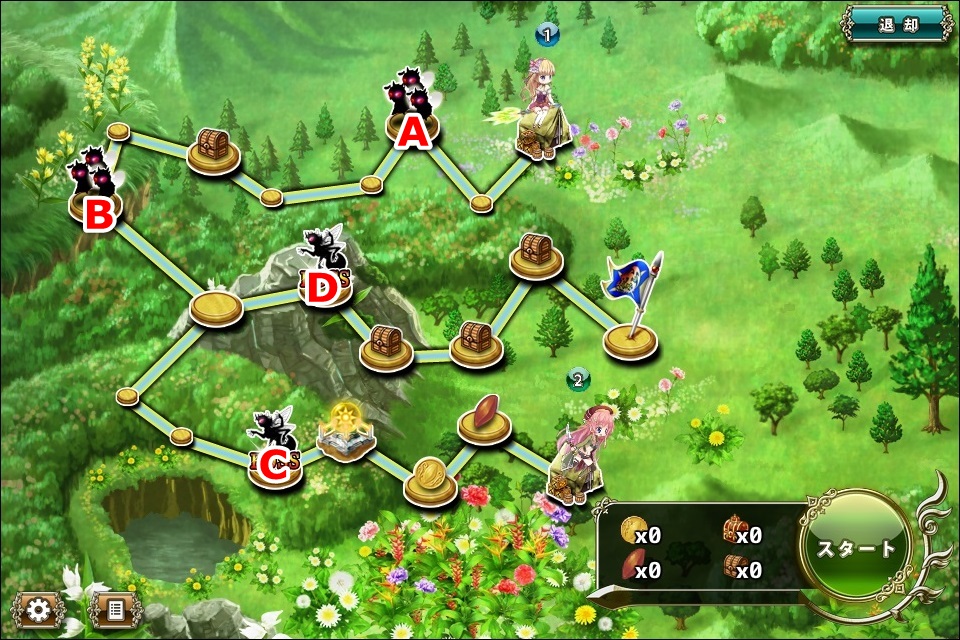Choose the boss node marked C
960x640 pixels.
274,454
